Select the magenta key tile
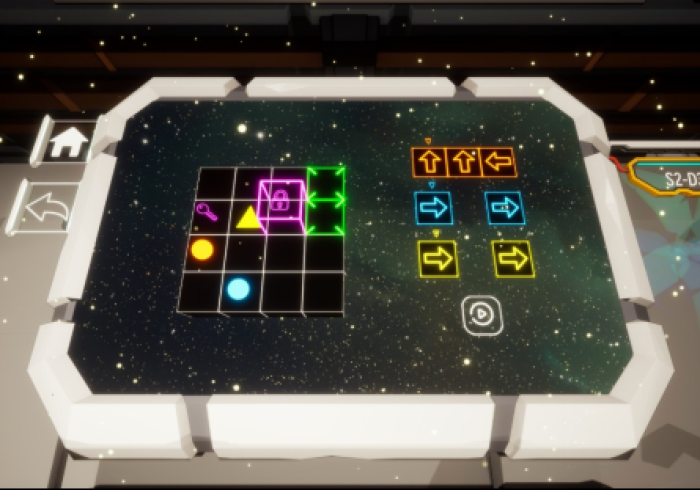The width and height of the screenshot is (700, 490). 208,211
